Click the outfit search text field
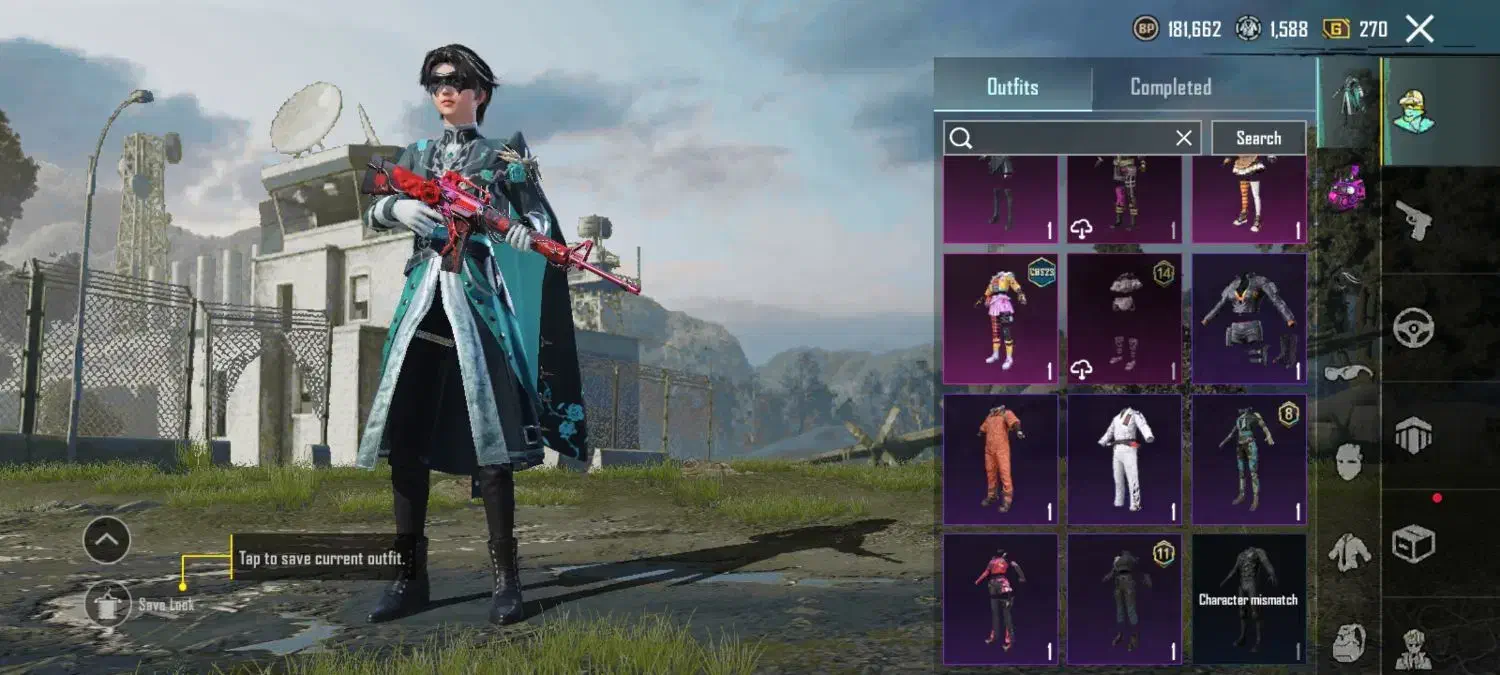Viewport: 1500px width, 675px height. [x=1065, y=138]
